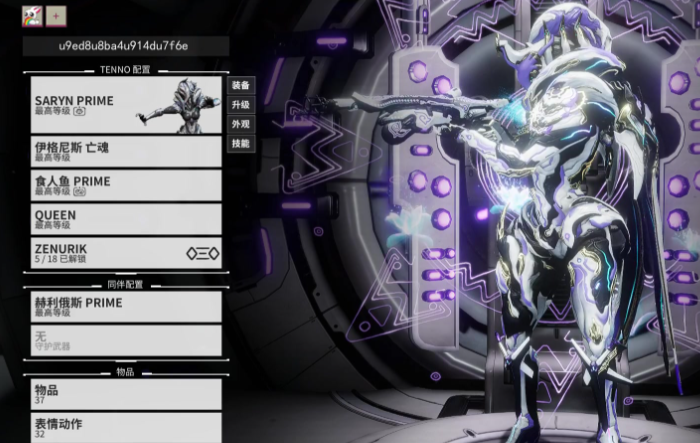Open the 技能 abilities button

(x=240, y=143)
